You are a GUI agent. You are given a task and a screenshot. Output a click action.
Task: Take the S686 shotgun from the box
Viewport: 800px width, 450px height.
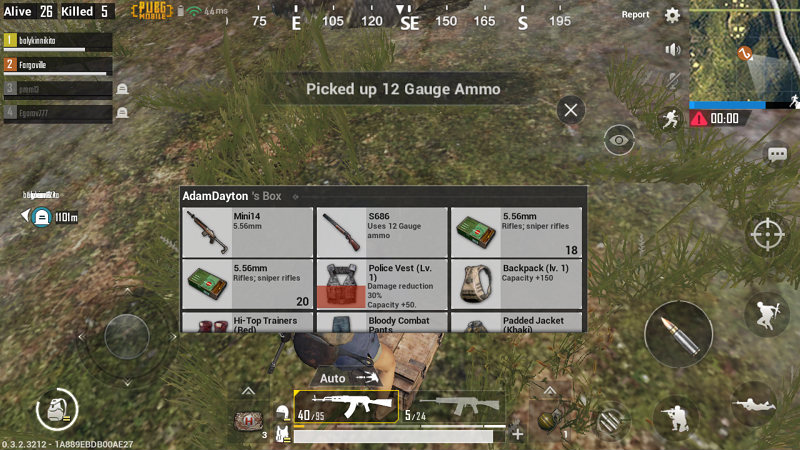coord(381,232)
